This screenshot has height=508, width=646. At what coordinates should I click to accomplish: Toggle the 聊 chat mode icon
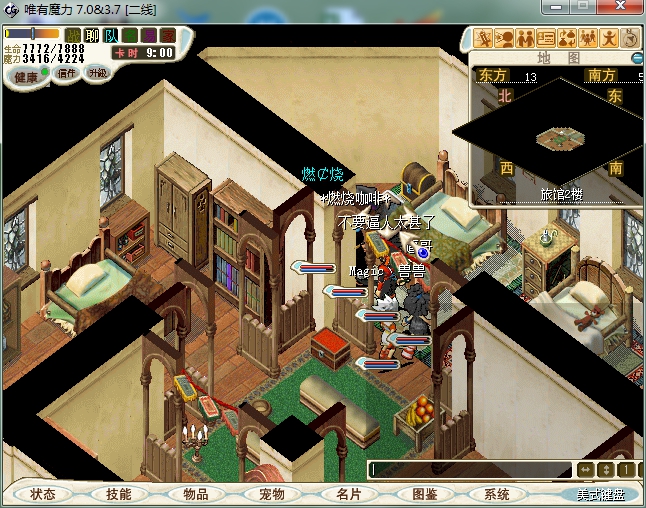[91, 36]
